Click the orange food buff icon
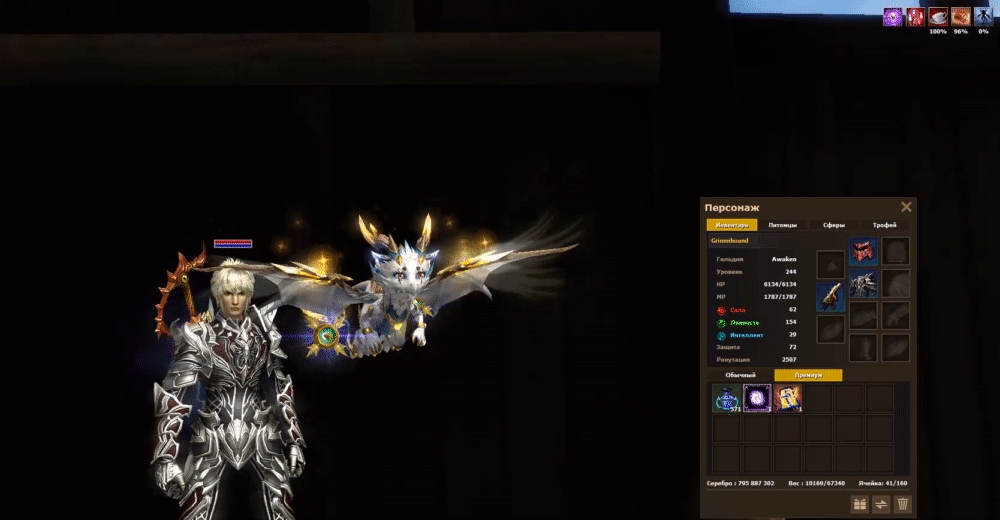 click(x=960, y=17)
